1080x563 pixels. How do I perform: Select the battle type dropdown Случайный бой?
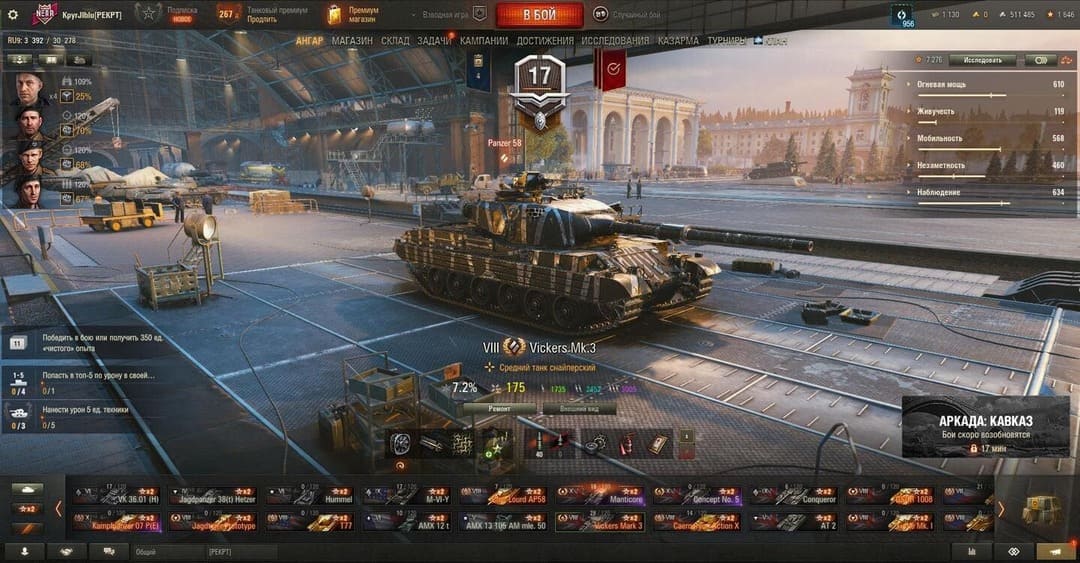click(x=628, y=14)
